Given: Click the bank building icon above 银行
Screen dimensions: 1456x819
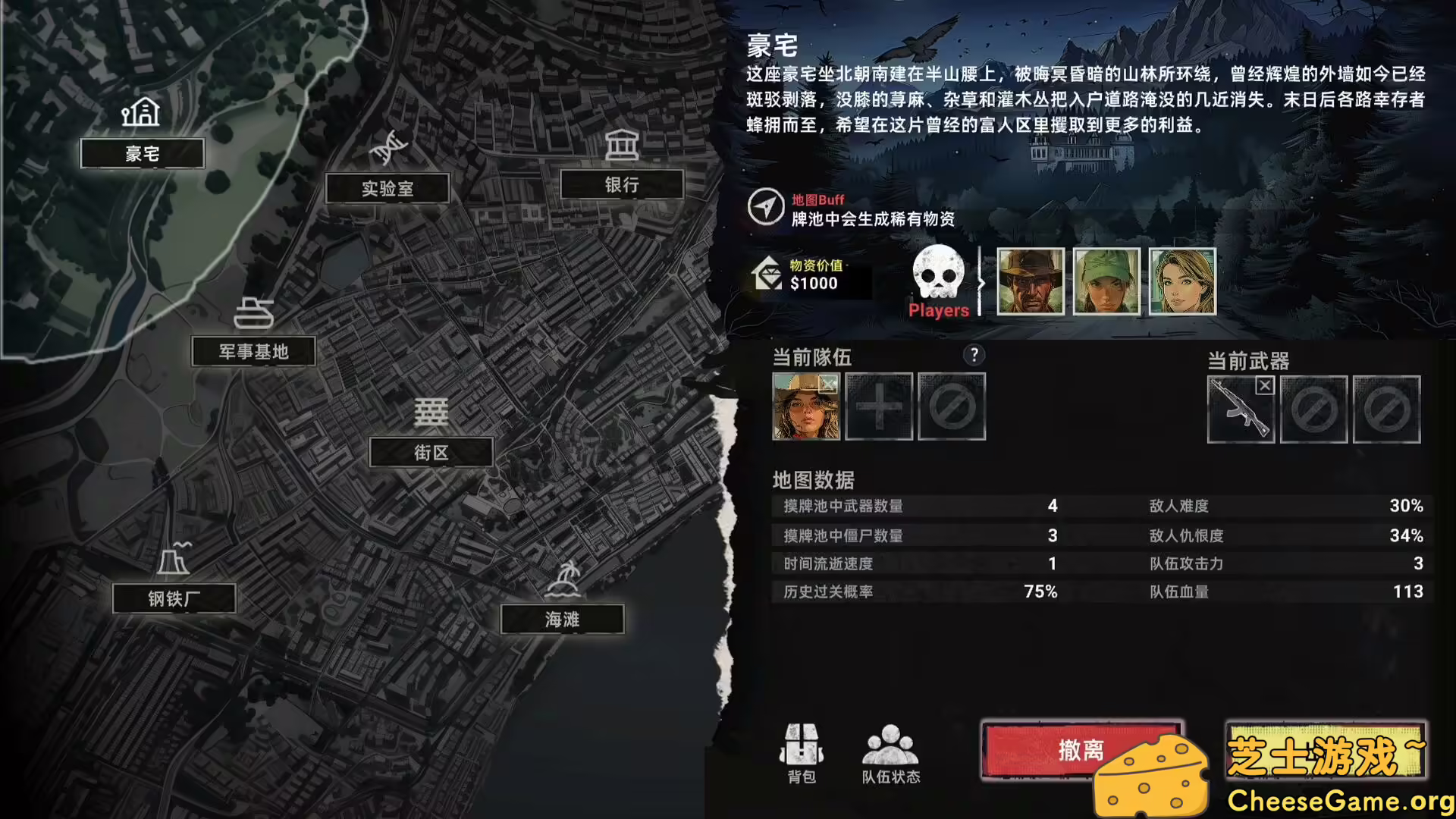Looking at the screenshot, I should [622, 143].
